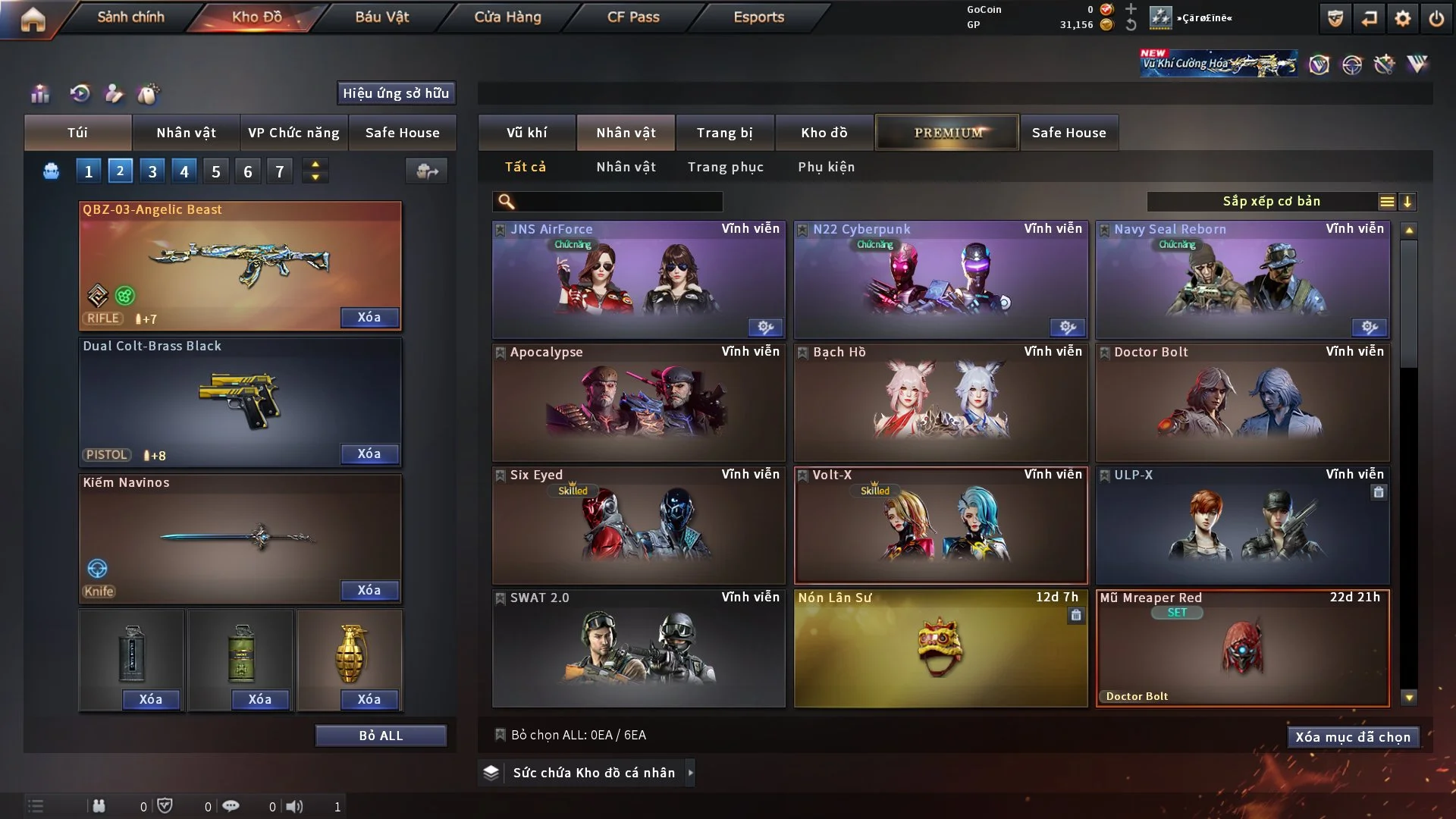Viewport: 1456px width, 819px height.
Task: Open the PREMIUM tab
Action: pyautogui.click(x=947, y=133)
